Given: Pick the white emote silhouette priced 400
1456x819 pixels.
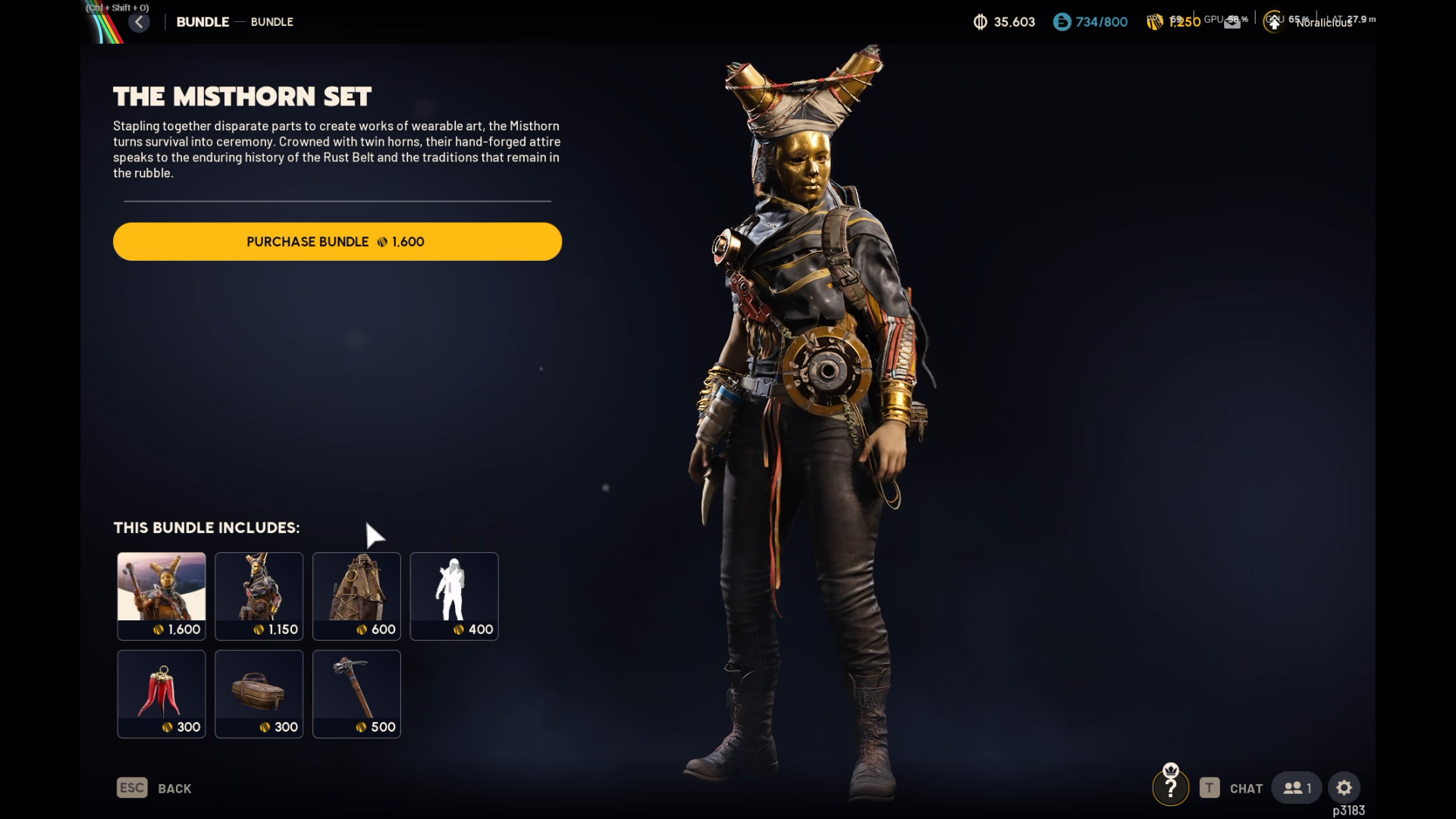Looking at the screenshot, I should [454, 596].
